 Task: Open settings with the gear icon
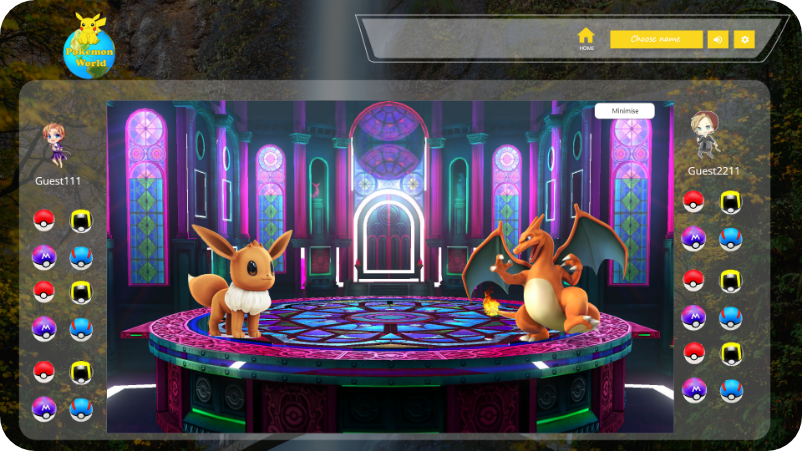click(x=744, y=39)
